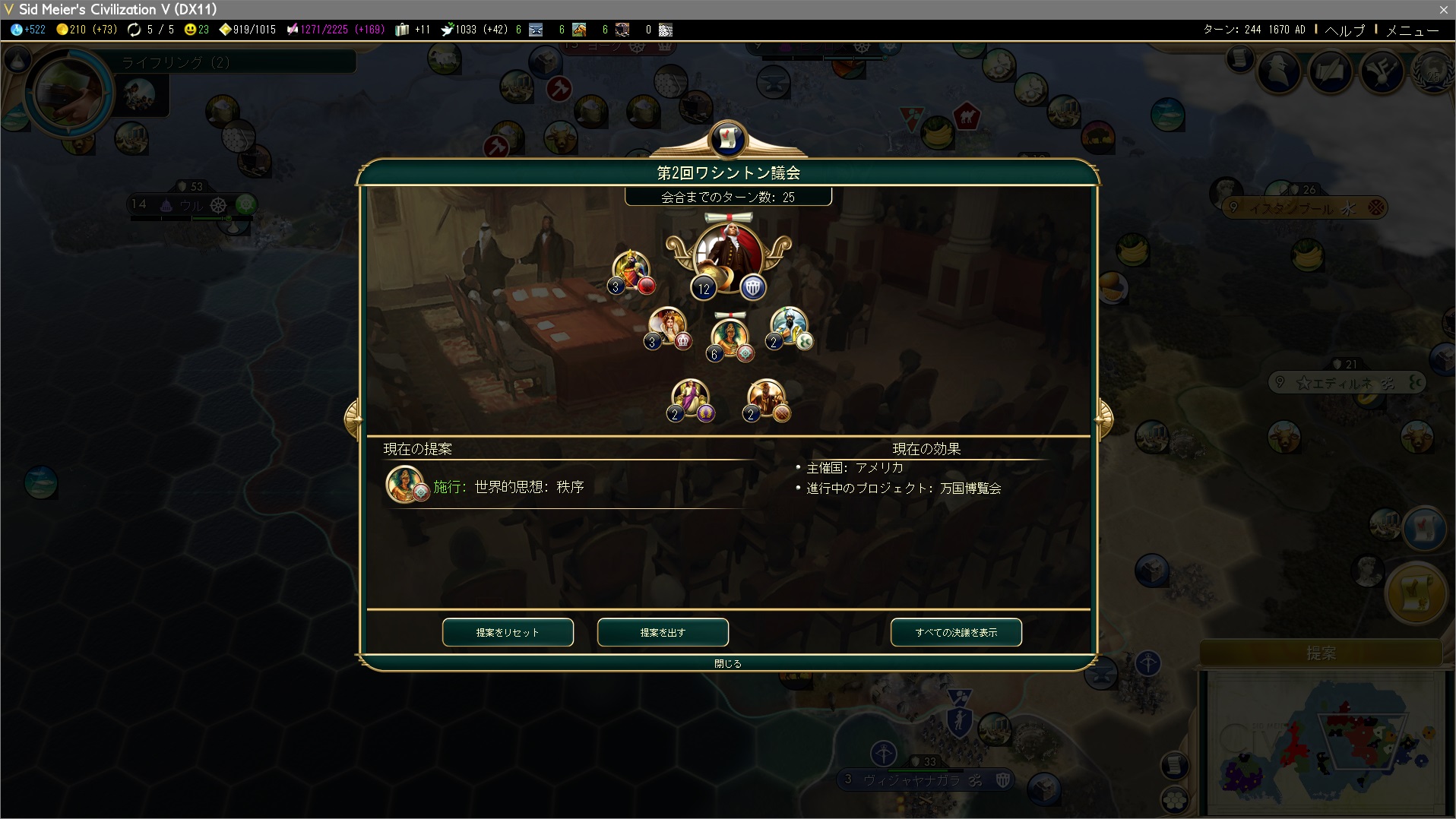The height and width of the screenshot is (819, 1456).
Task: Show all resolutions with すべての決議を表示
Action: 956,632
